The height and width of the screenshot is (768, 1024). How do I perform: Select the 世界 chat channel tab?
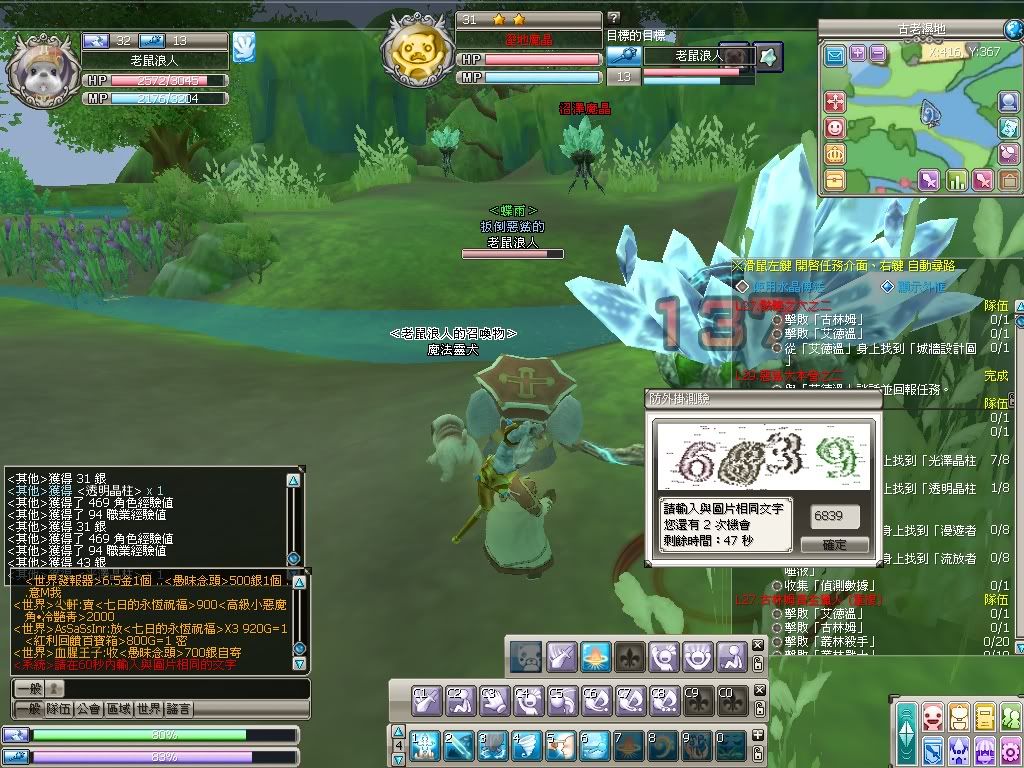pos(148,709)
